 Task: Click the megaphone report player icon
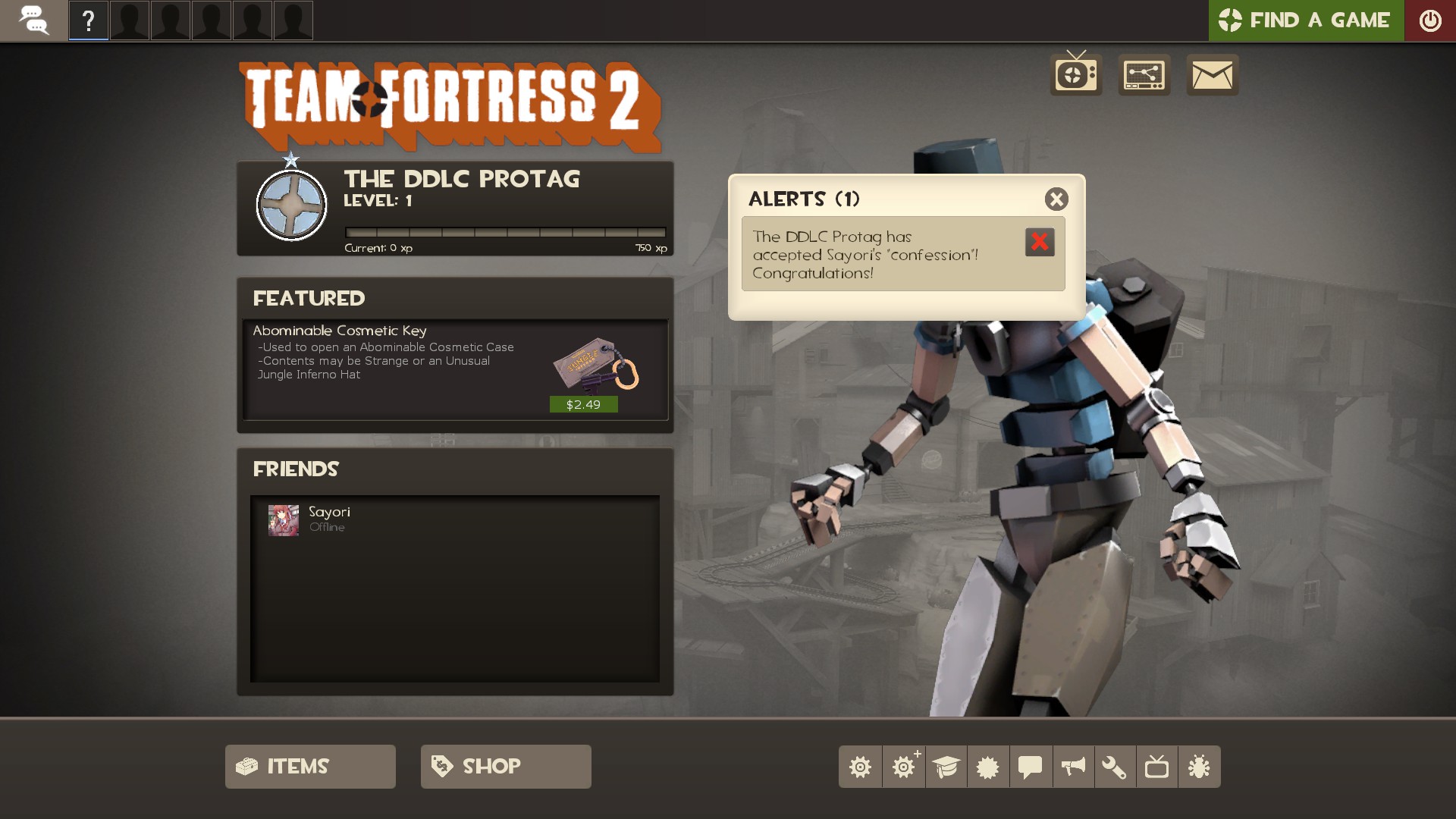point(1074,767)
